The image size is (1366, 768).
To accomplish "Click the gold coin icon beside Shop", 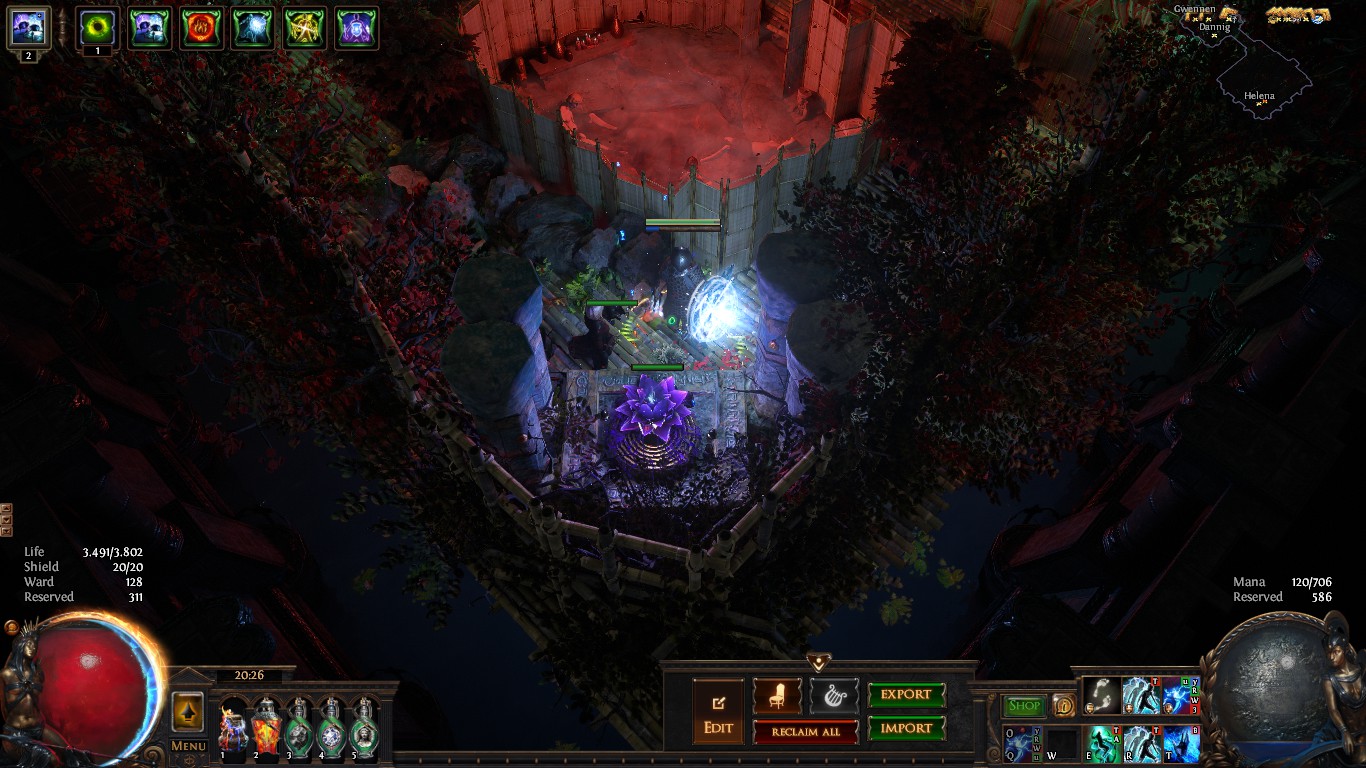I will [1063, 706].
